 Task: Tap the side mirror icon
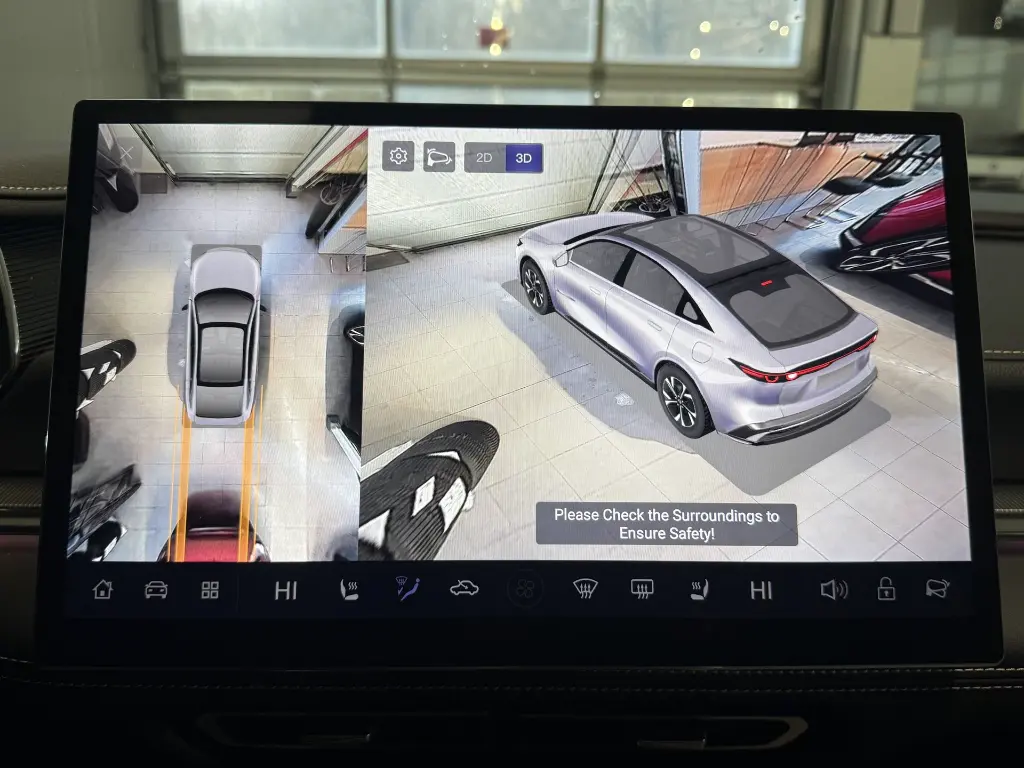[x=936, y=589]
